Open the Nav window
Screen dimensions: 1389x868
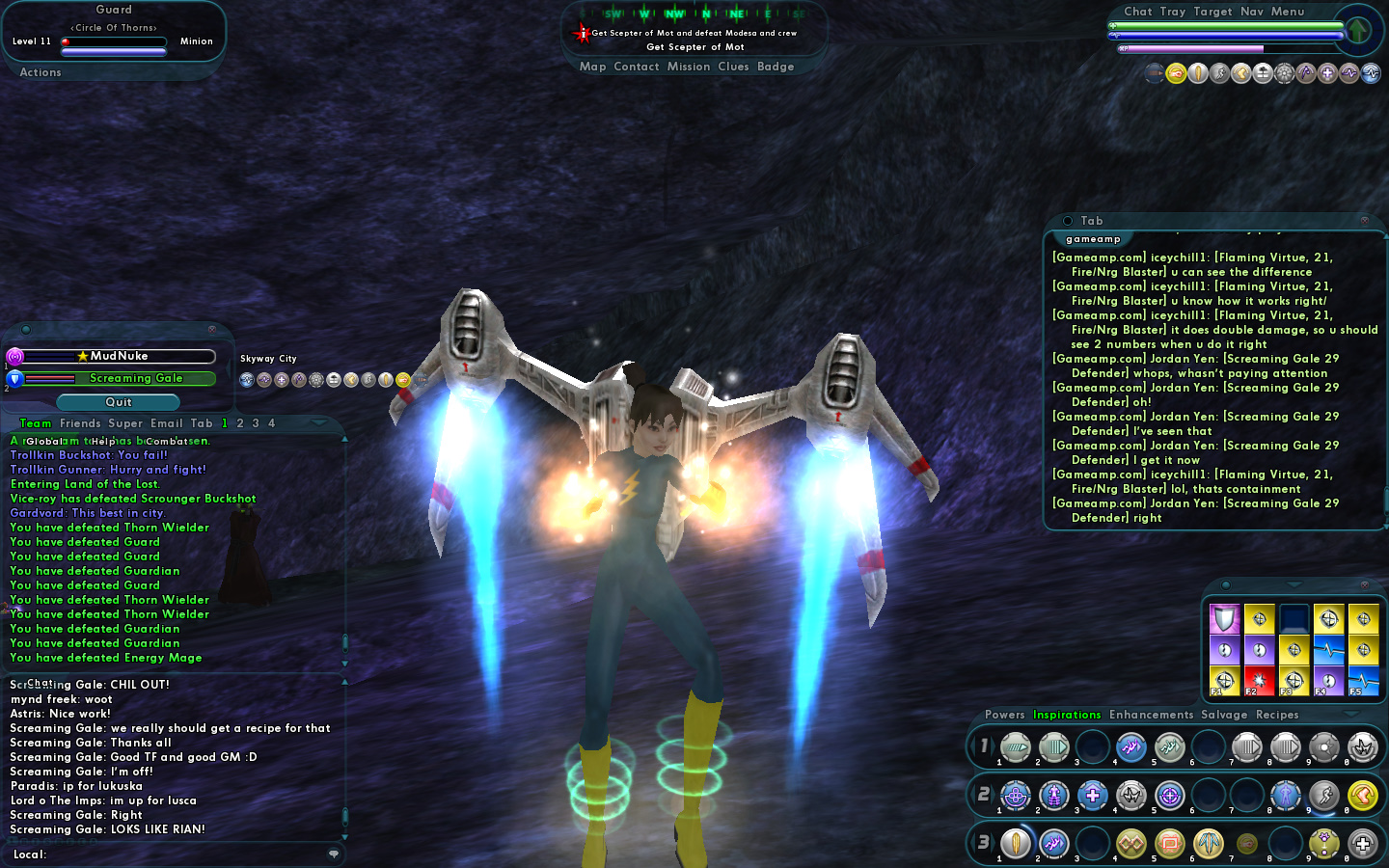pos(1251,12)
